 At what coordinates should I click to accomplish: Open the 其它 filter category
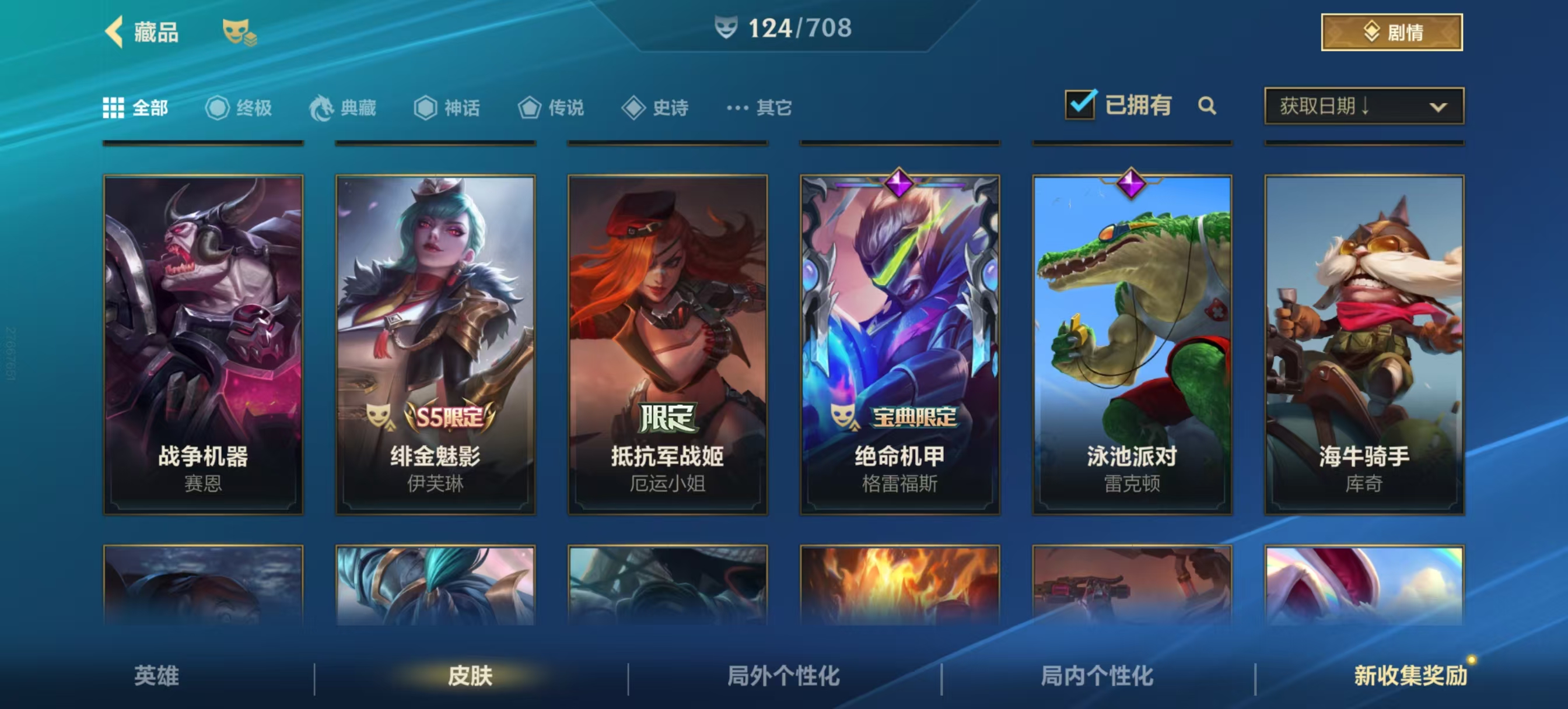(759, 108)
